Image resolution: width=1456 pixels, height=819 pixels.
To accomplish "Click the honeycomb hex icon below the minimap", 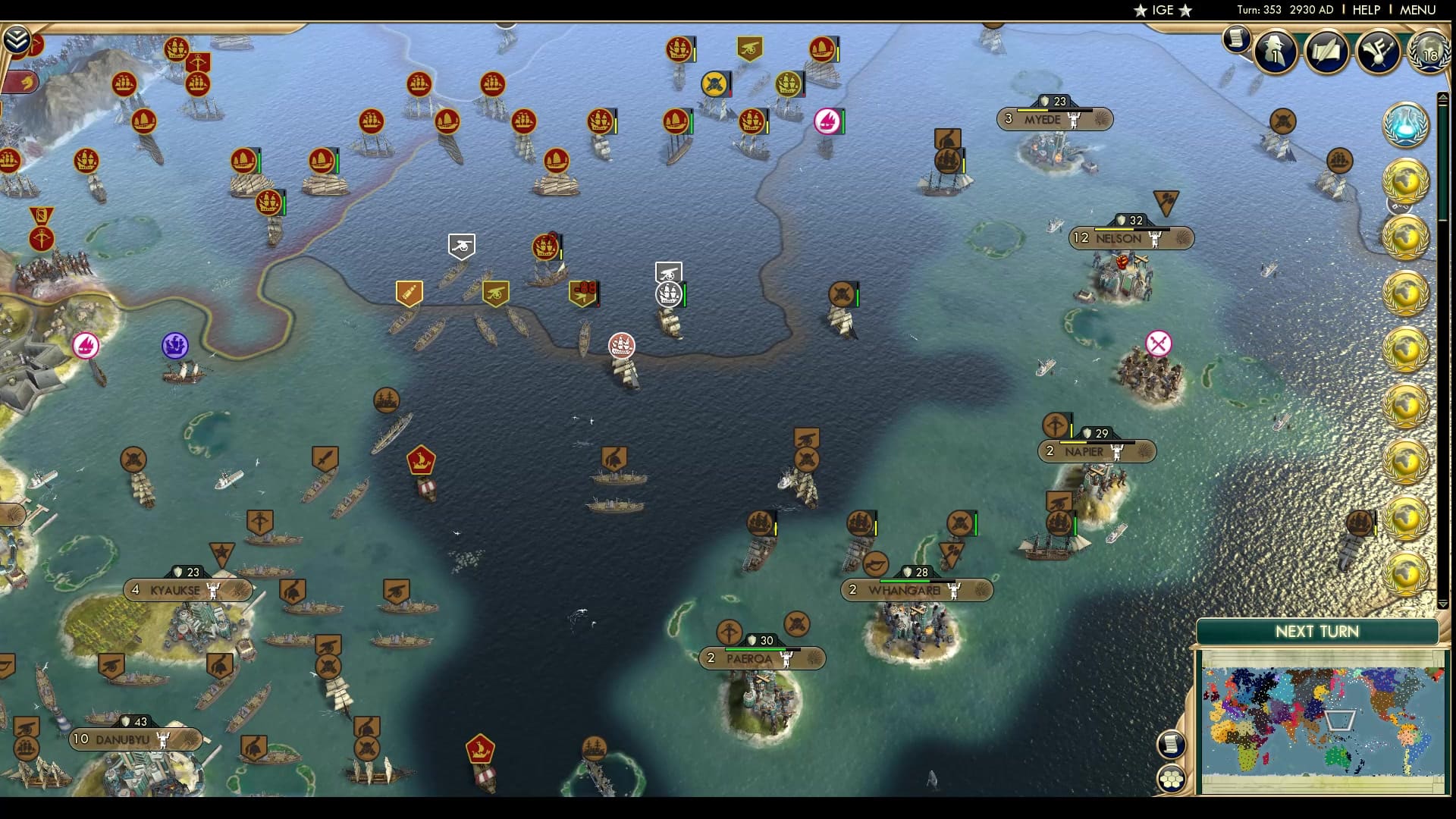I will tap(1170, 779).
